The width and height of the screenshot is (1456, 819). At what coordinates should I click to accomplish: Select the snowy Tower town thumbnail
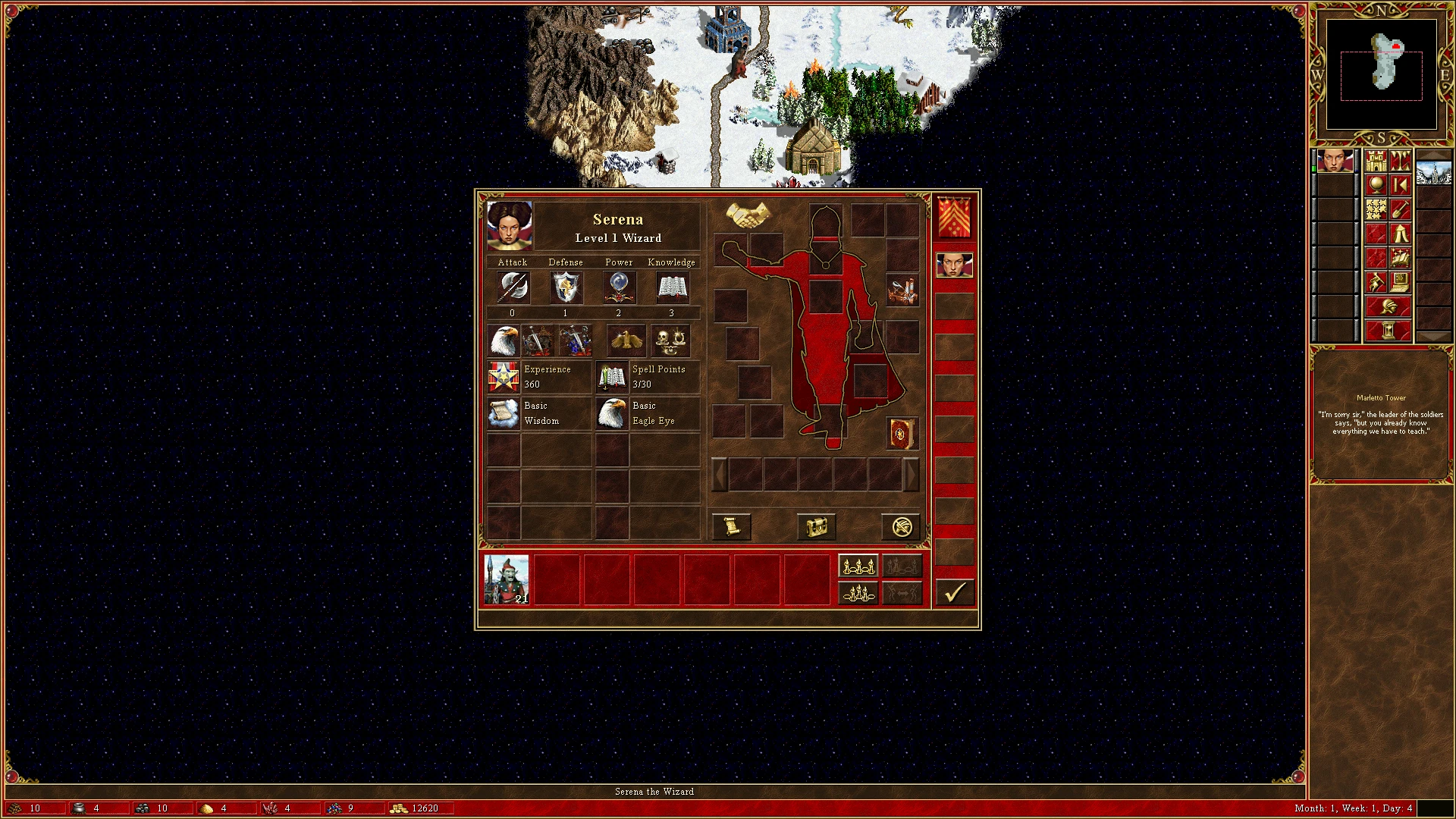1433,170
